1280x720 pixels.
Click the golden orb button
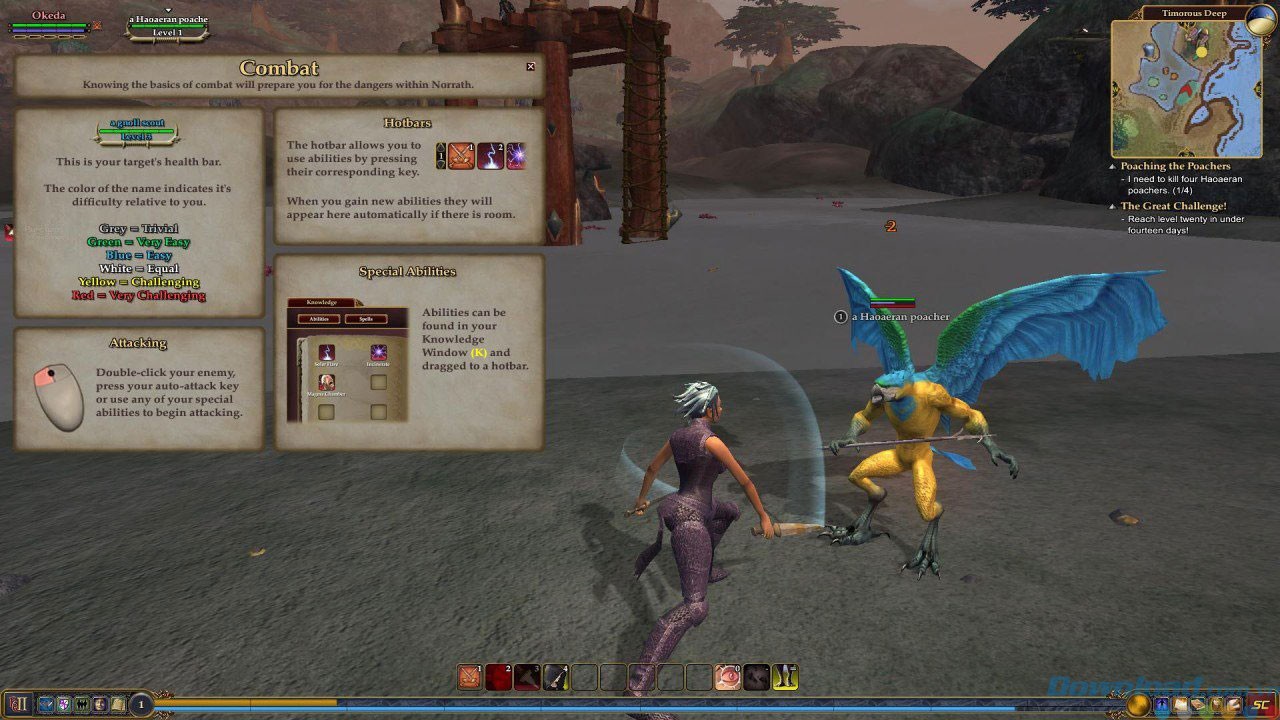pyautogui.click(x=1138, y=704)
